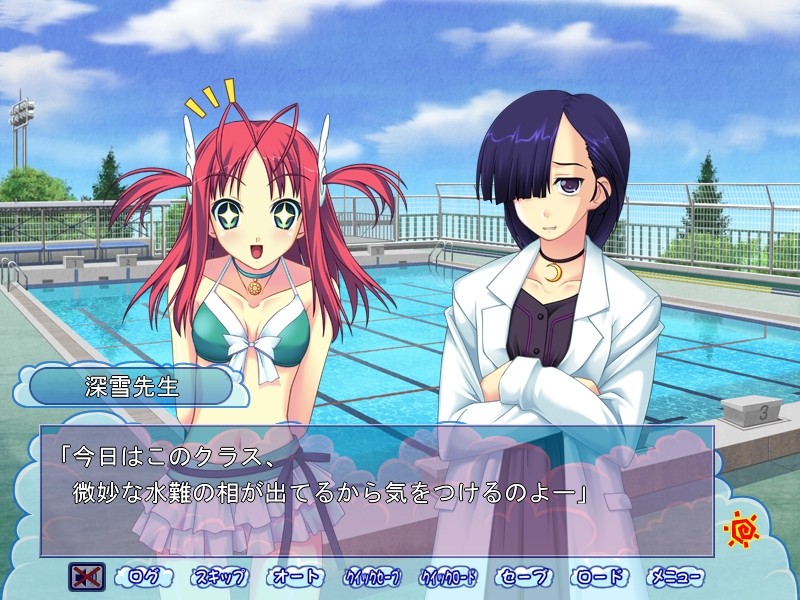The image size is (800, 600).
Task: Open the セーブ save screen
Action: click(523, 577)
